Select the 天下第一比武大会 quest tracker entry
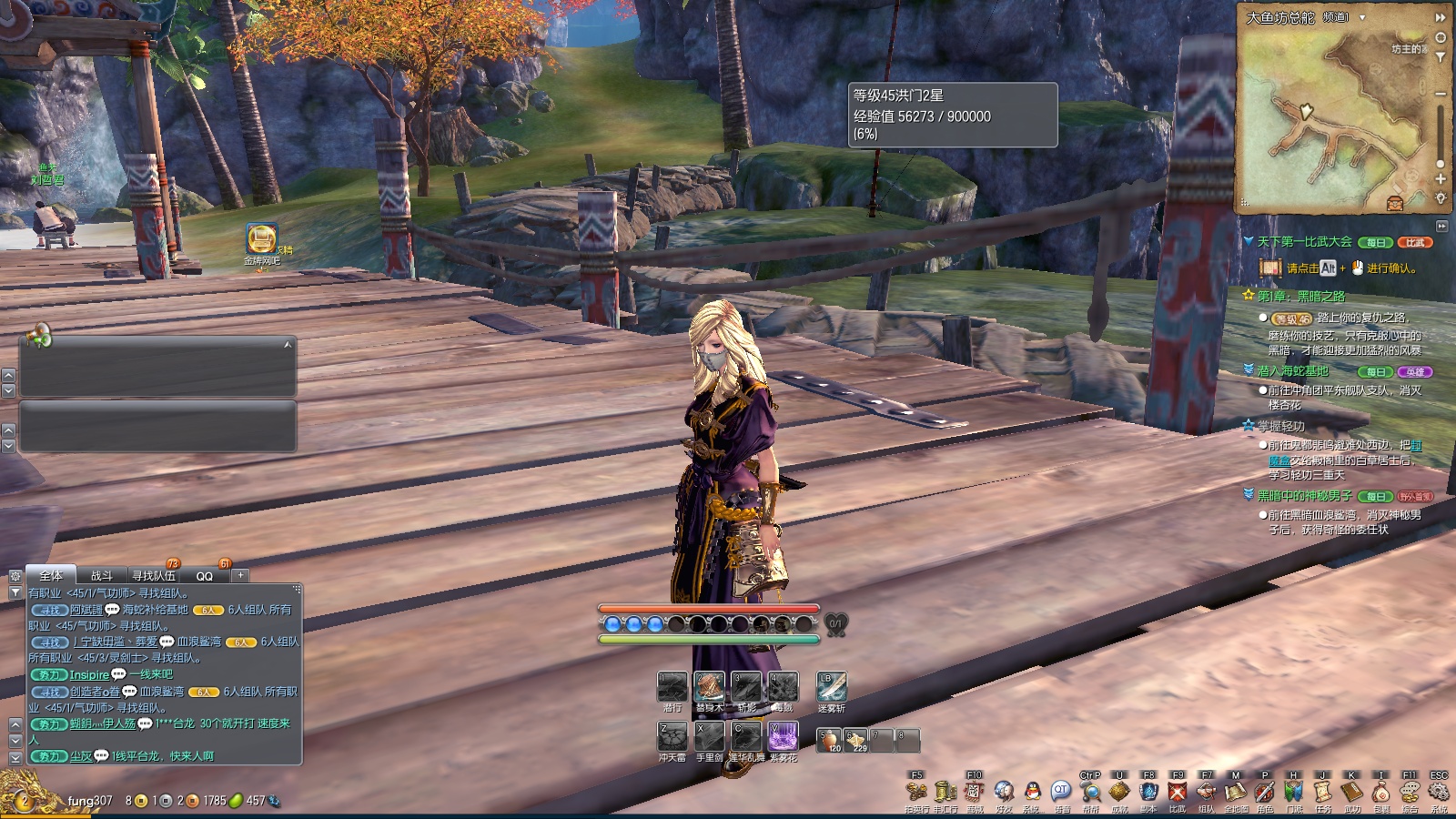Screen dimensions: 1456x819 (1304, 242)
